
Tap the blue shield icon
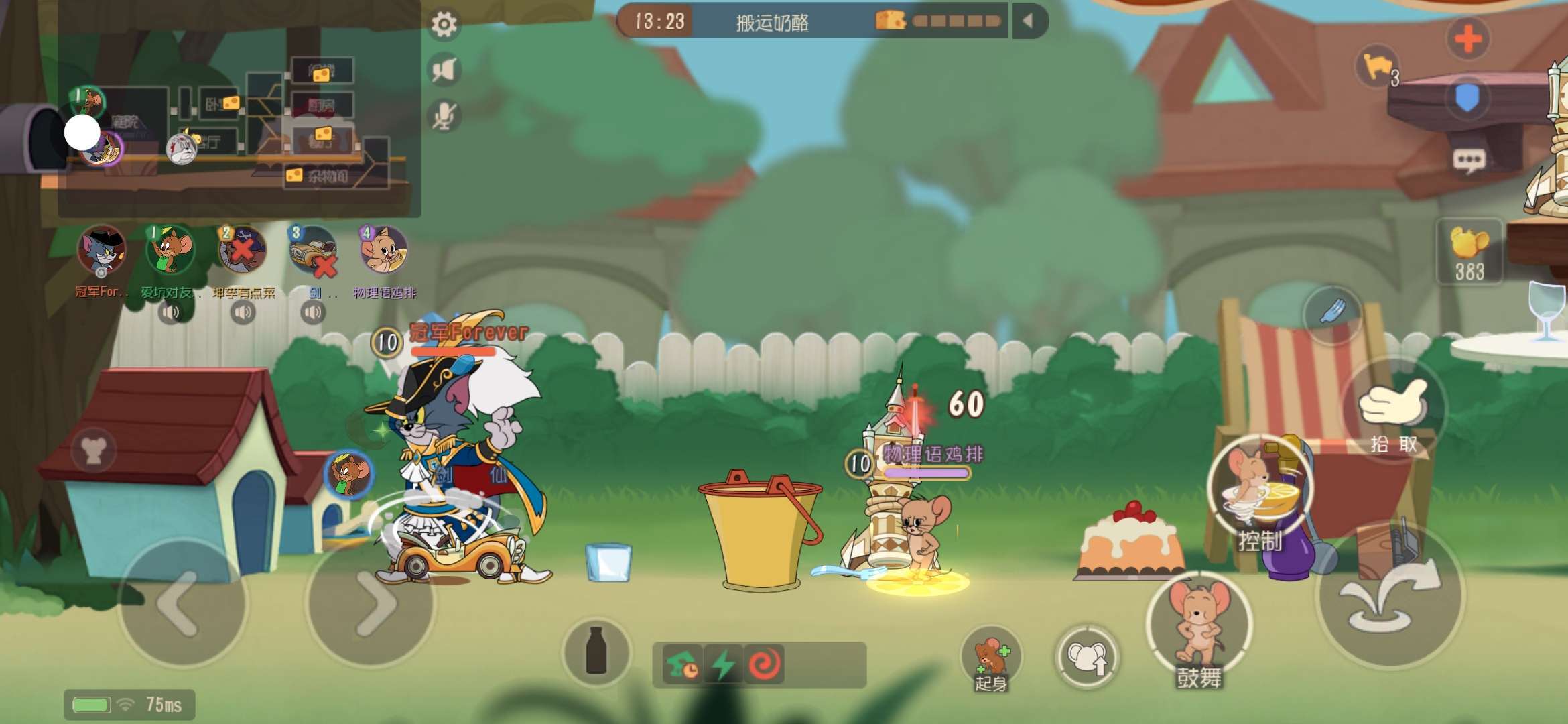(1467, 98)
